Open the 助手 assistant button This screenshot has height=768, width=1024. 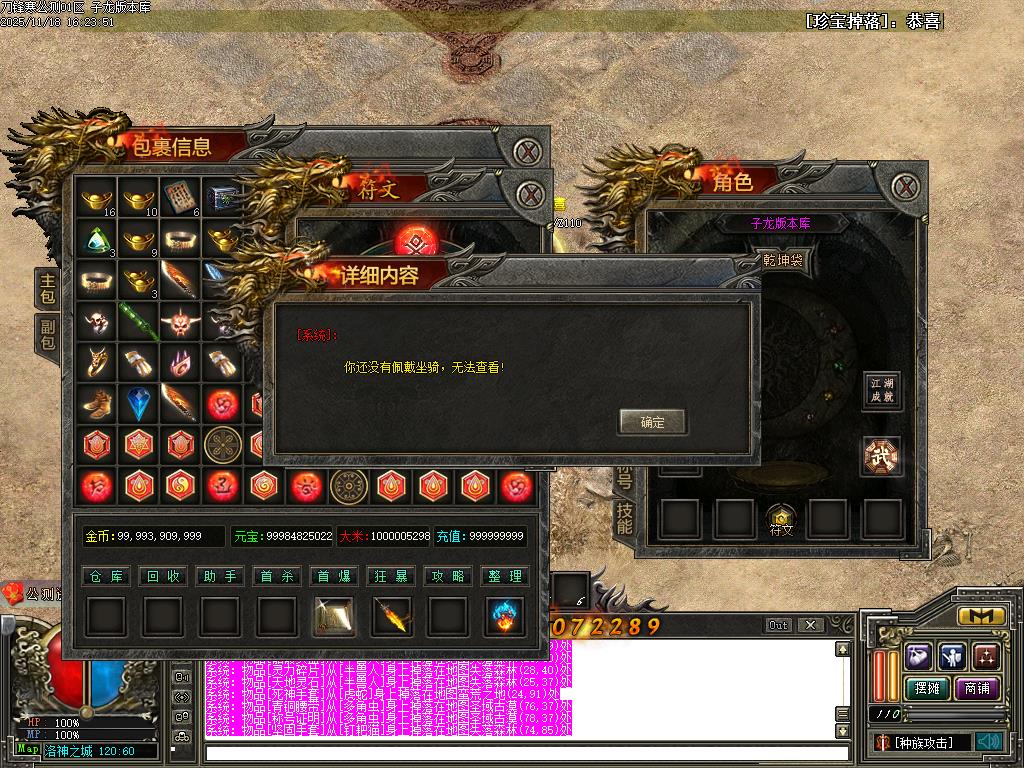(219, 576)
